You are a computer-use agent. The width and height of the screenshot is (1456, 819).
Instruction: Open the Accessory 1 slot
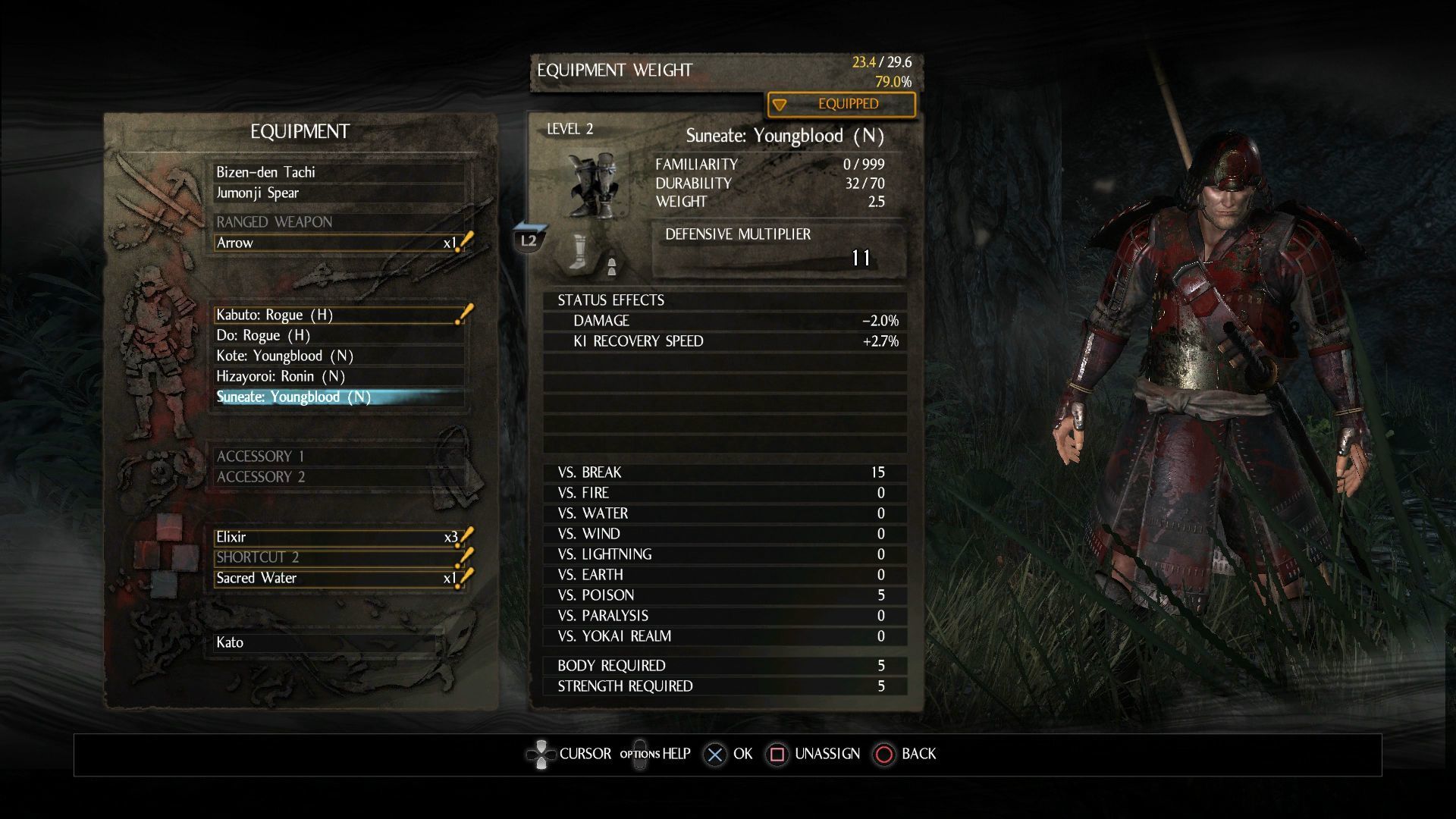coord(339,456)
